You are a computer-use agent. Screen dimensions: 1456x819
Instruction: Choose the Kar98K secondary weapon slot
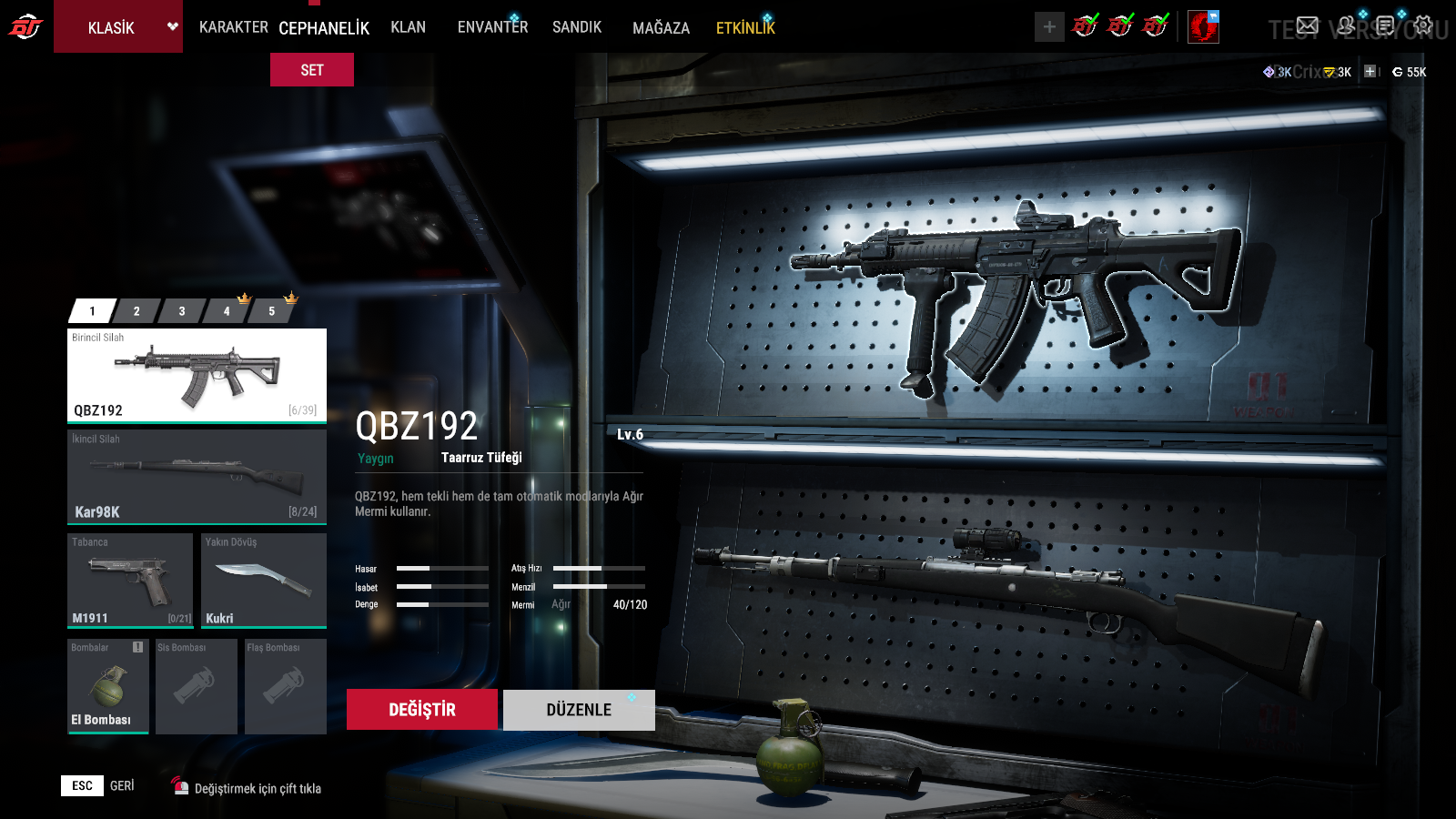(x=197, y=477)
